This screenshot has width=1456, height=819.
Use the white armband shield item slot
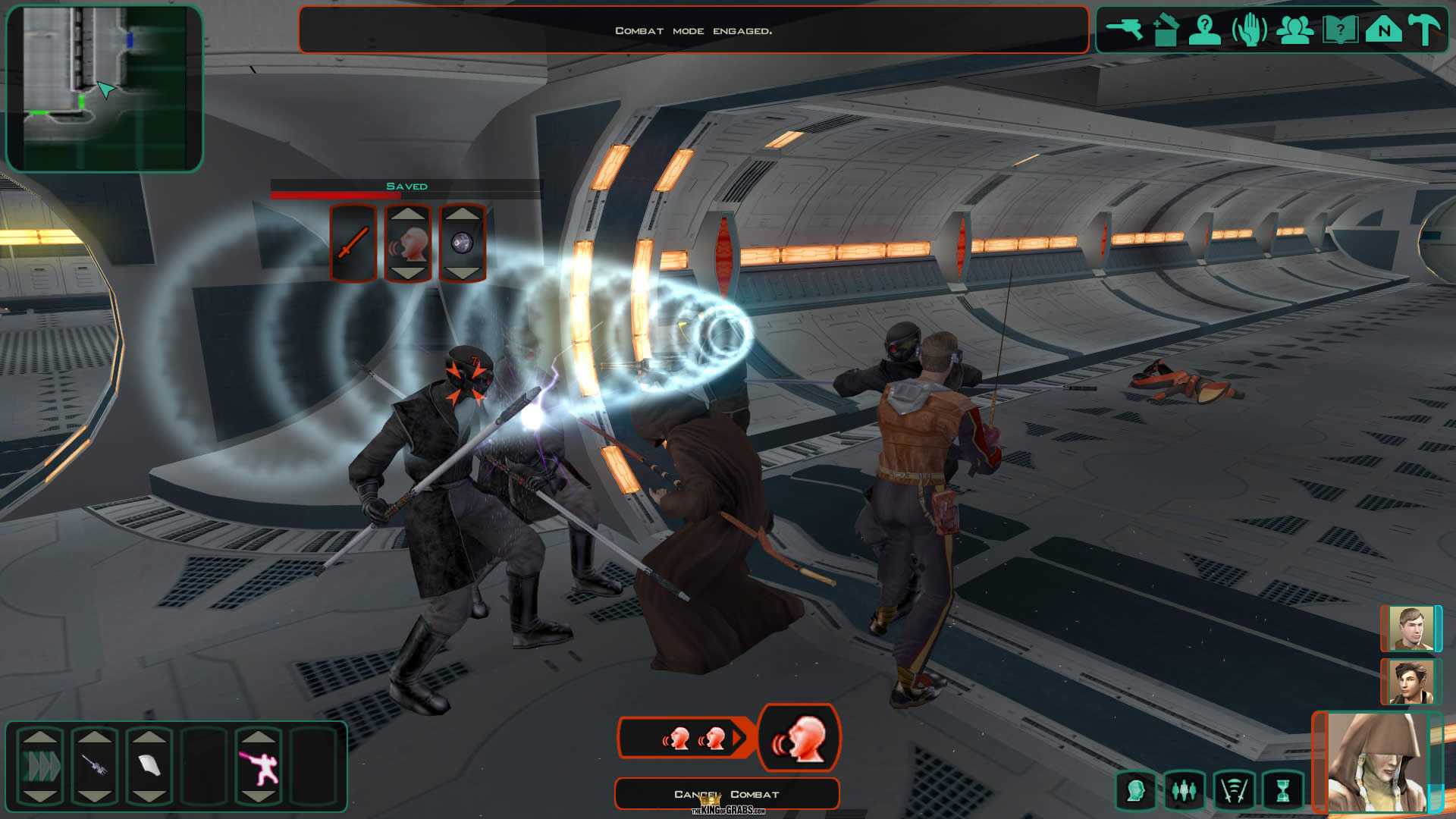(x=149, y=765)
